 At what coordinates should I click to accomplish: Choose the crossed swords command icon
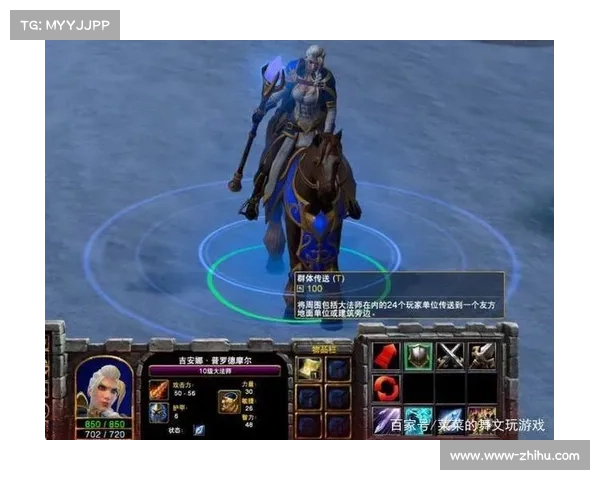click(x=450, y=356)
